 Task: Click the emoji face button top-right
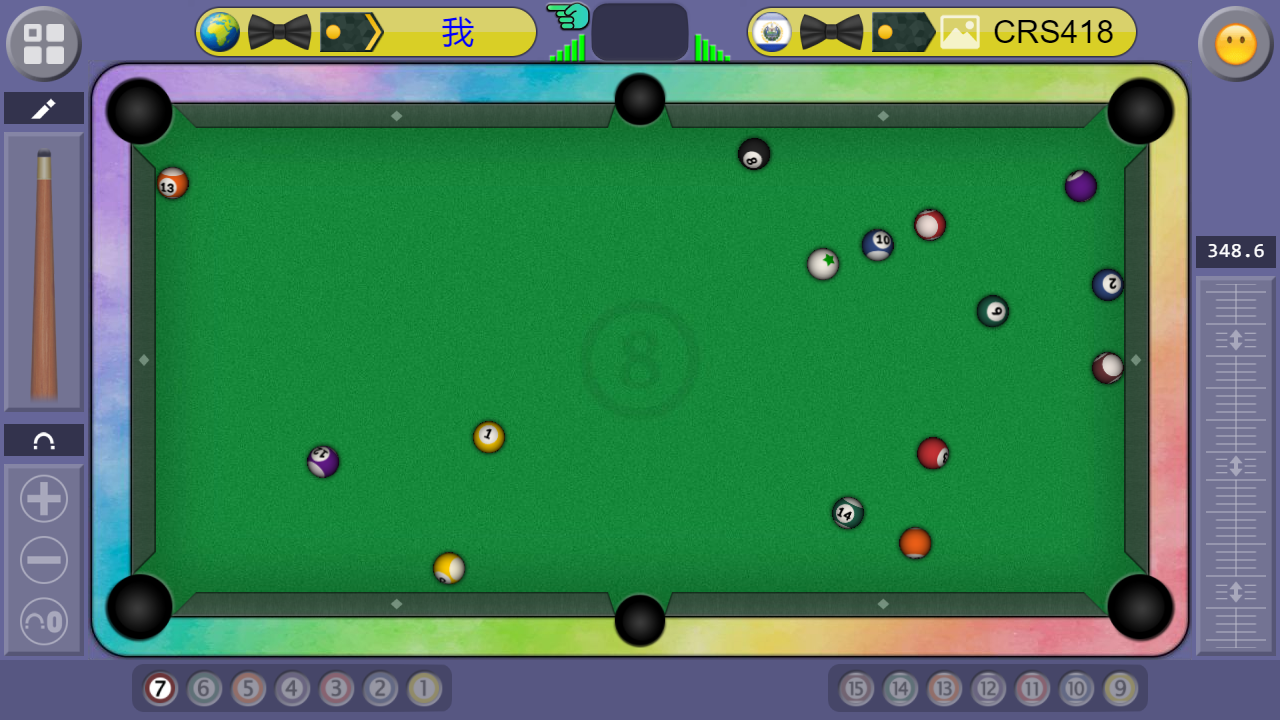[1236, 43]
